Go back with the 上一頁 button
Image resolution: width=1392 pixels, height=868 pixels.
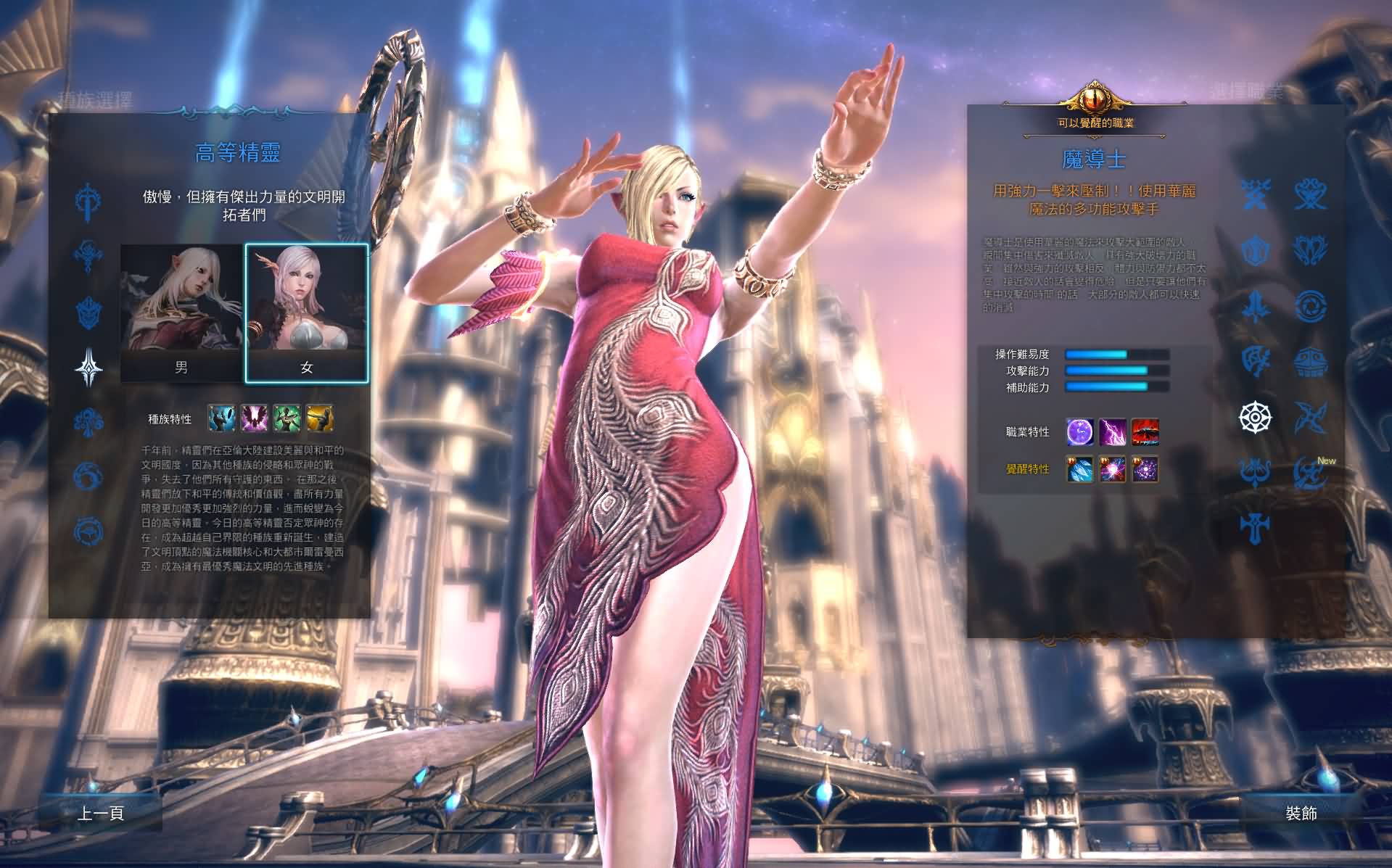101,813
